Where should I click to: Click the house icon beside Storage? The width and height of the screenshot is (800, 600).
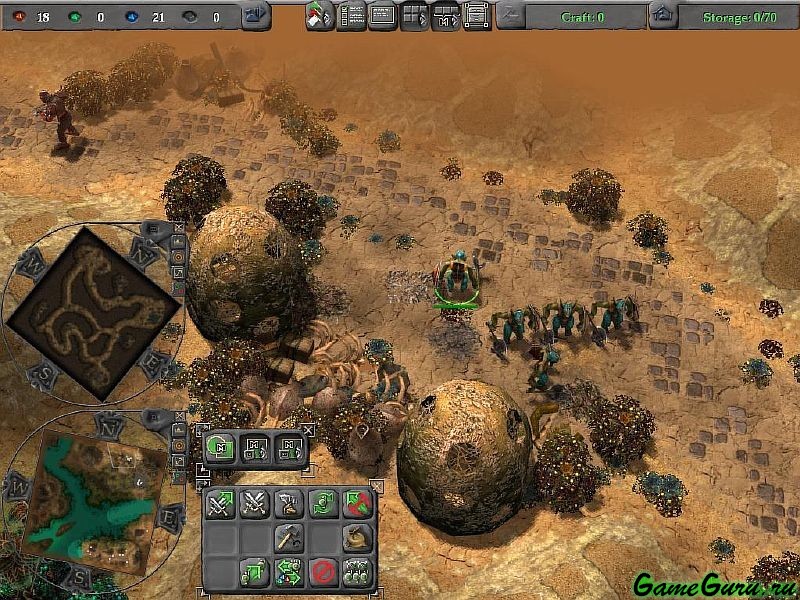pyautogui.click(x=661, y=16)
